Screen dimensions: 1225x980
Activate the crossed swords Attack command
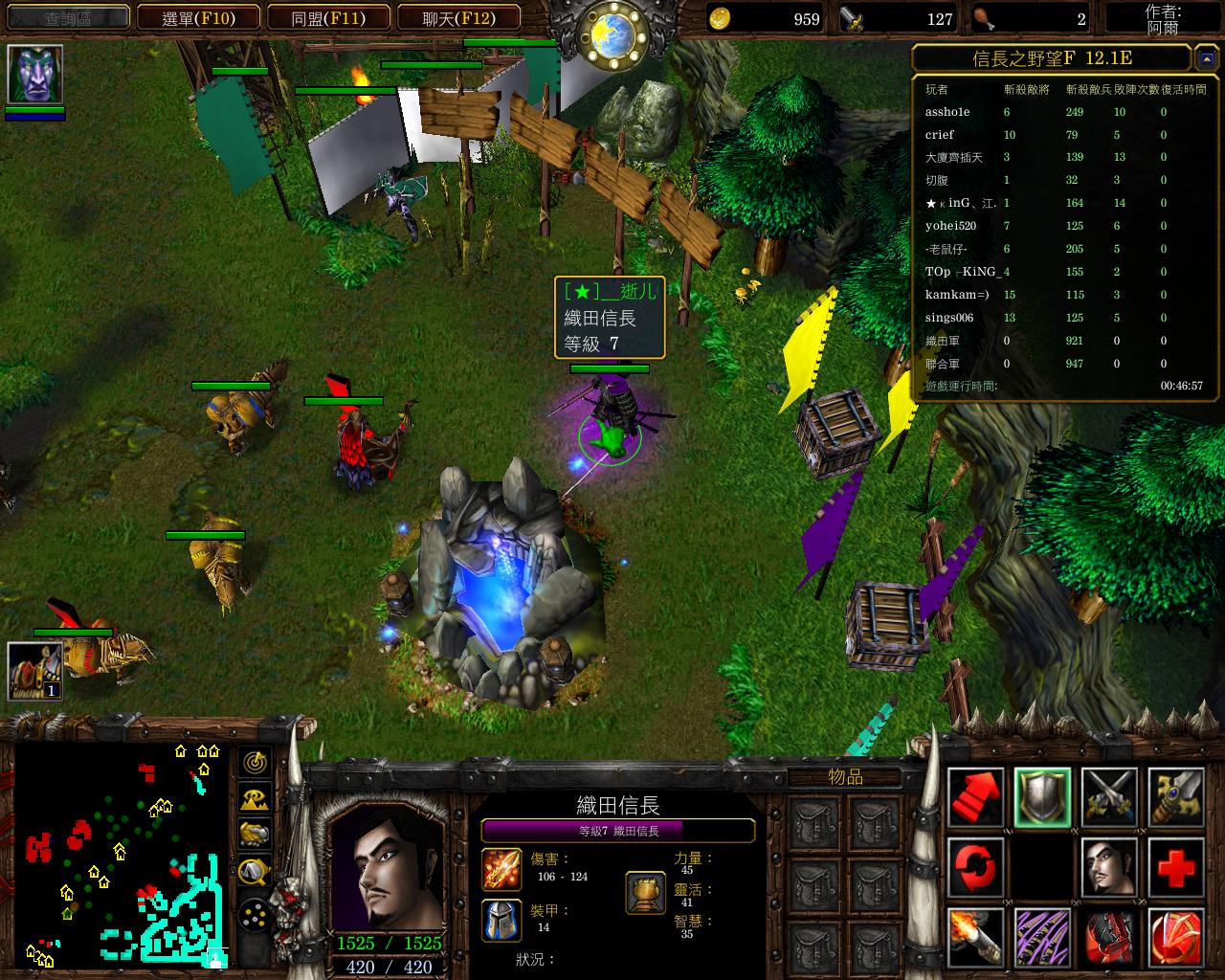tap(1109, 797)
